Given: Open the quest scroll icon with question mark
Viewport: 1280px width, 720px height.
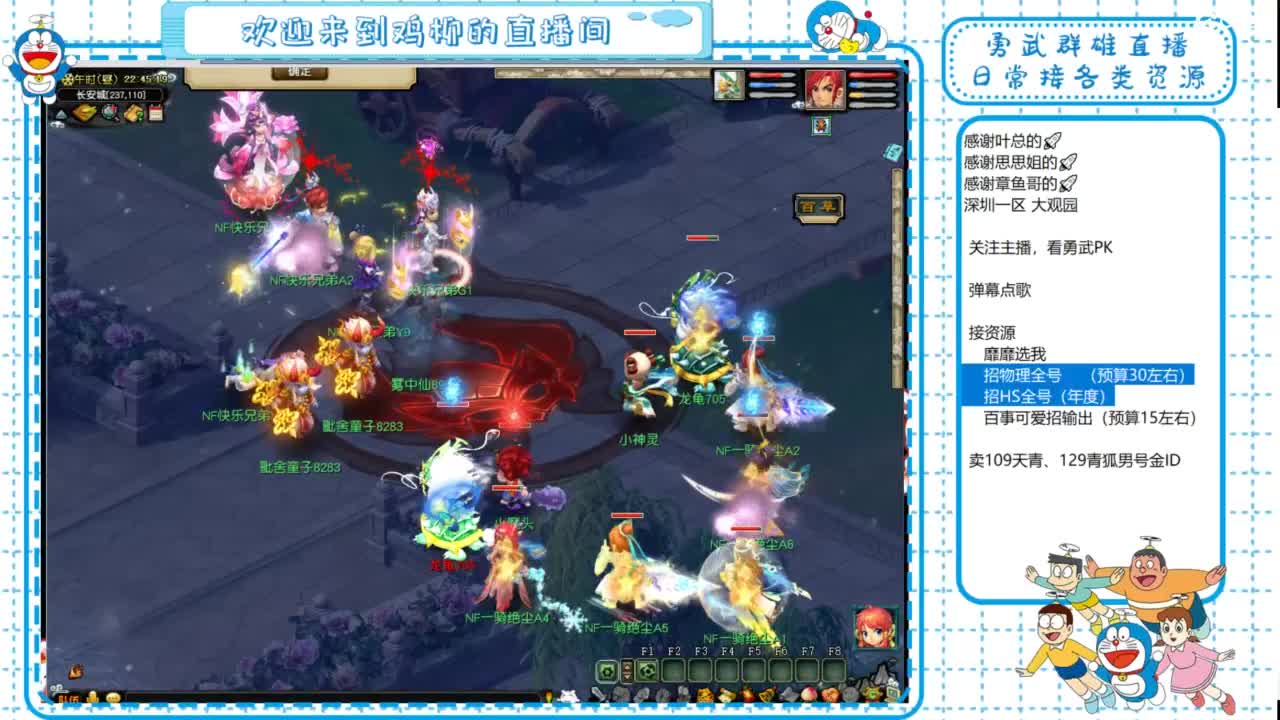Looking at the screenshot, I should [134, 113].
